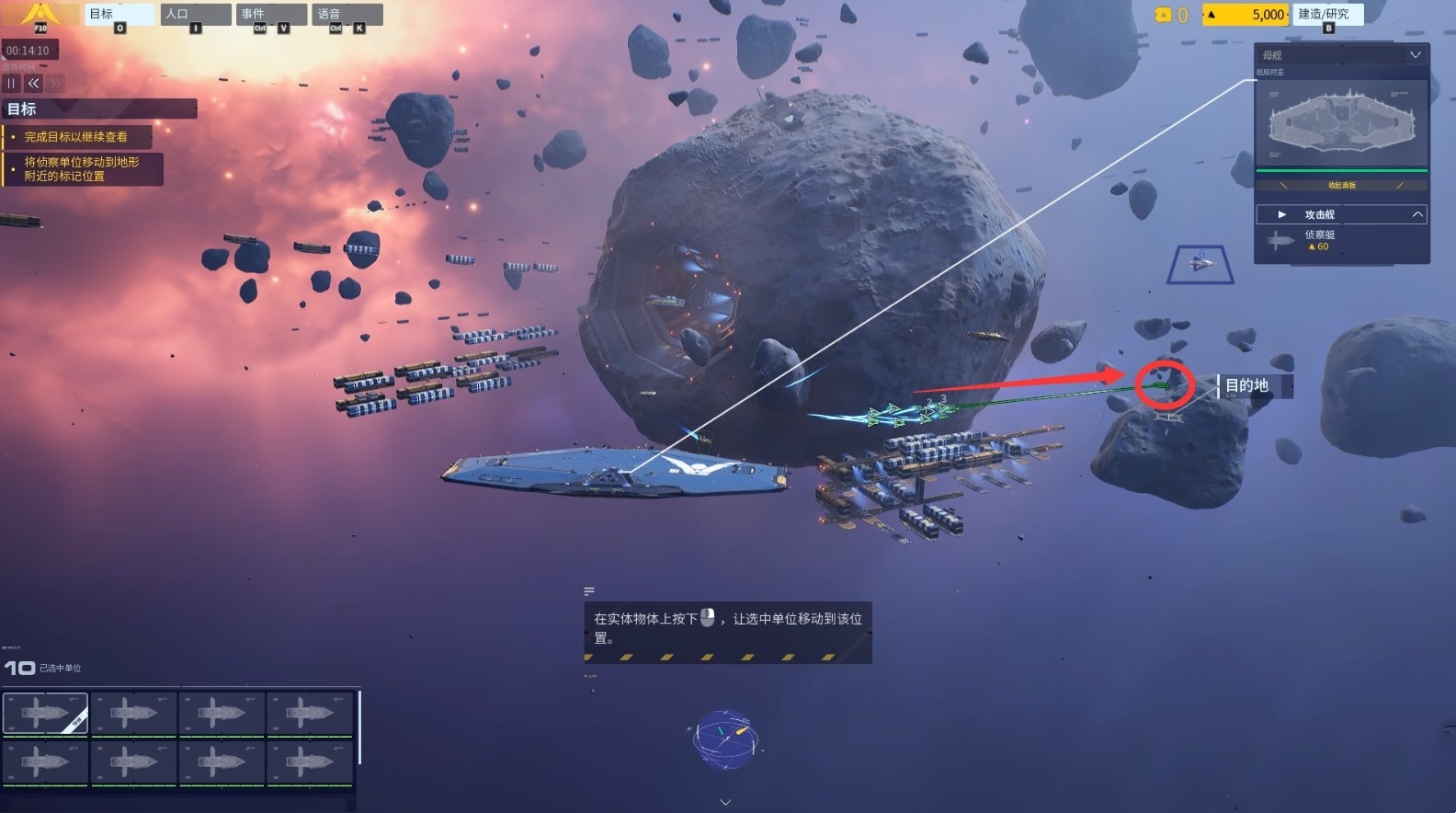Open the 建造/研究 (Build/Research) panel

point(1327,15)
